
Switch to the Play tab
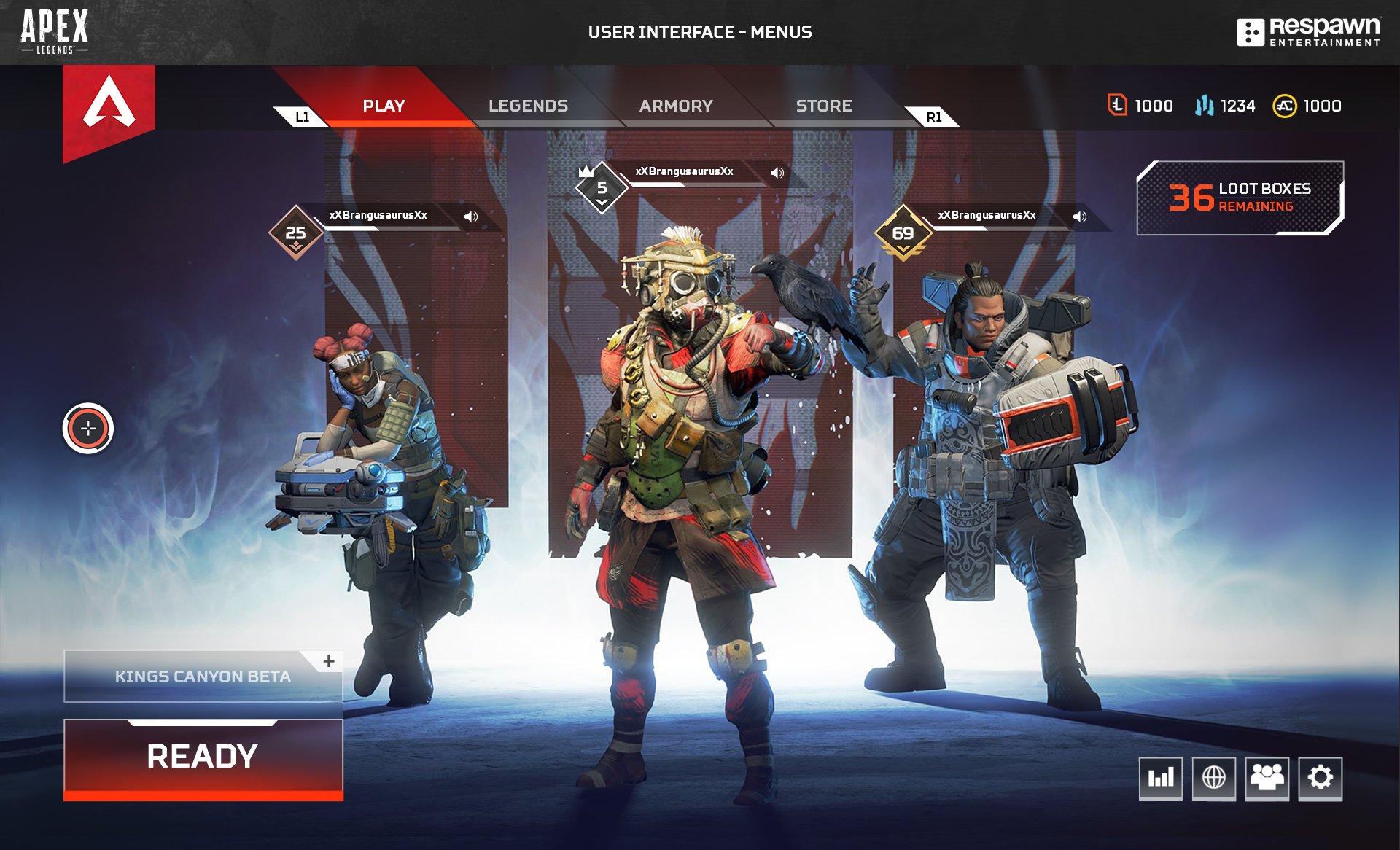coord(384,106)
